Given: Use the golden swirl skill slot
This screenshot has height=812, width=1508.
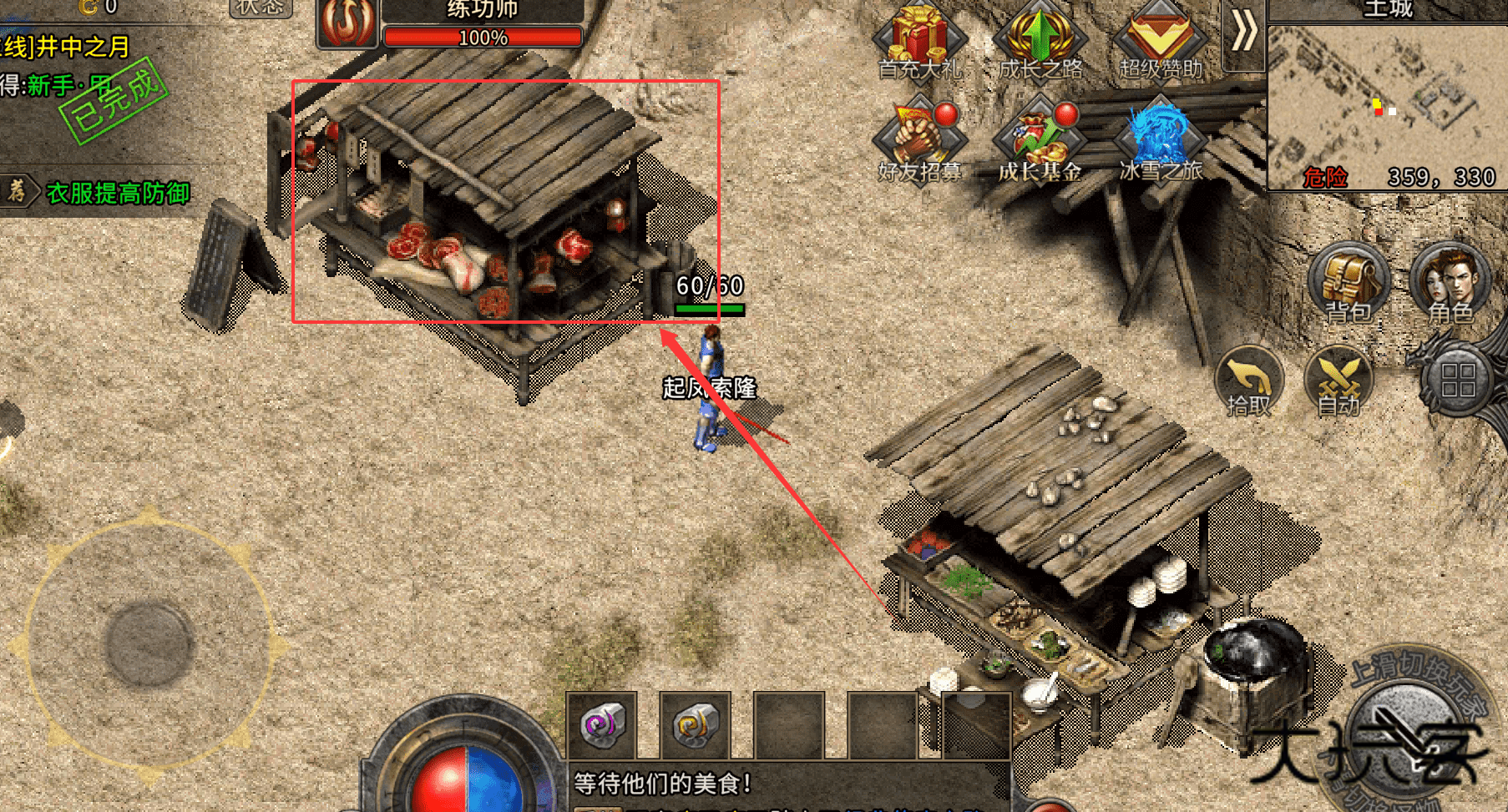Looking at the screenshot, I should (696, 724).
